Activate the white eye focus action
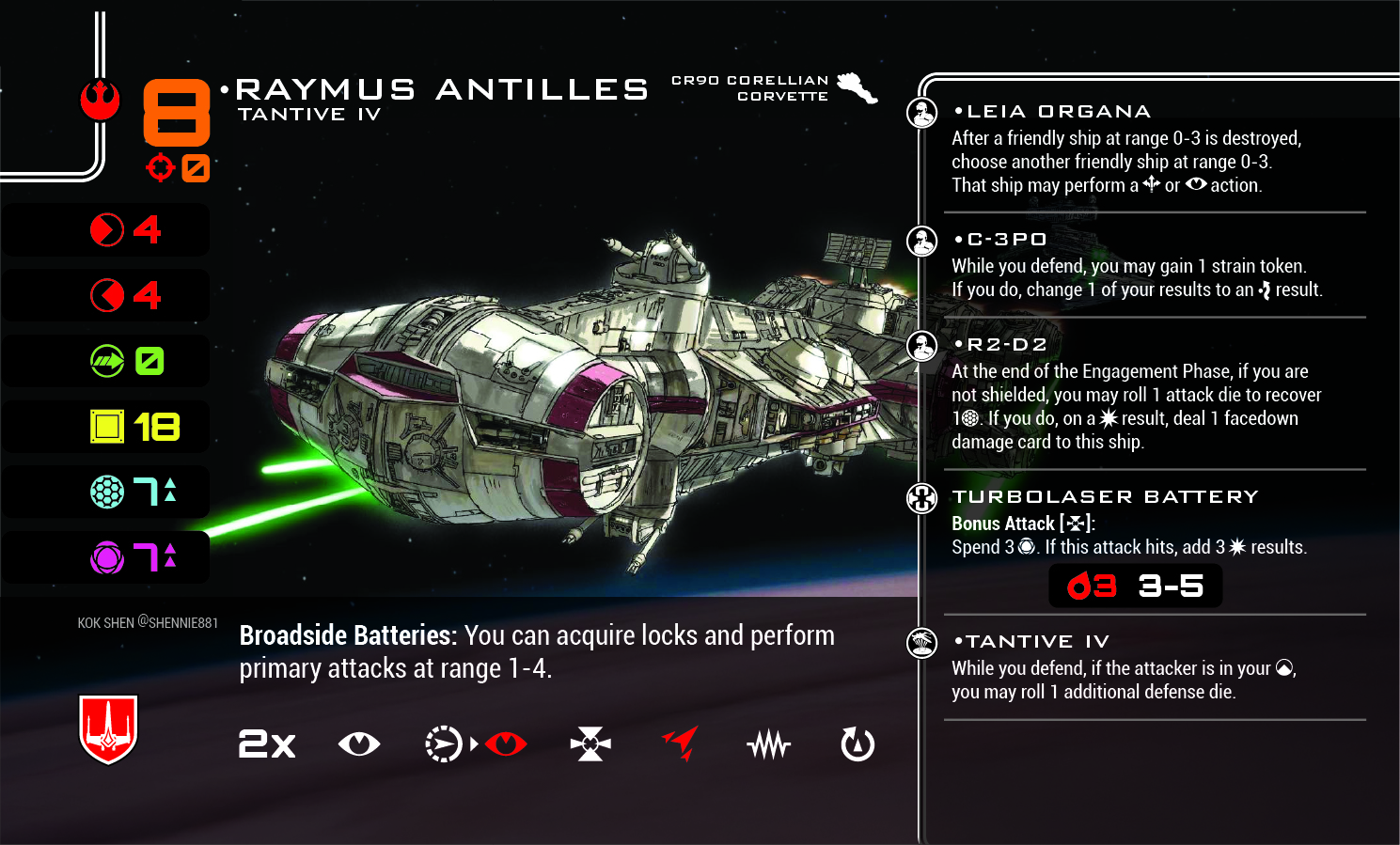The image size is (1400, 845). [x=358, y=744]
